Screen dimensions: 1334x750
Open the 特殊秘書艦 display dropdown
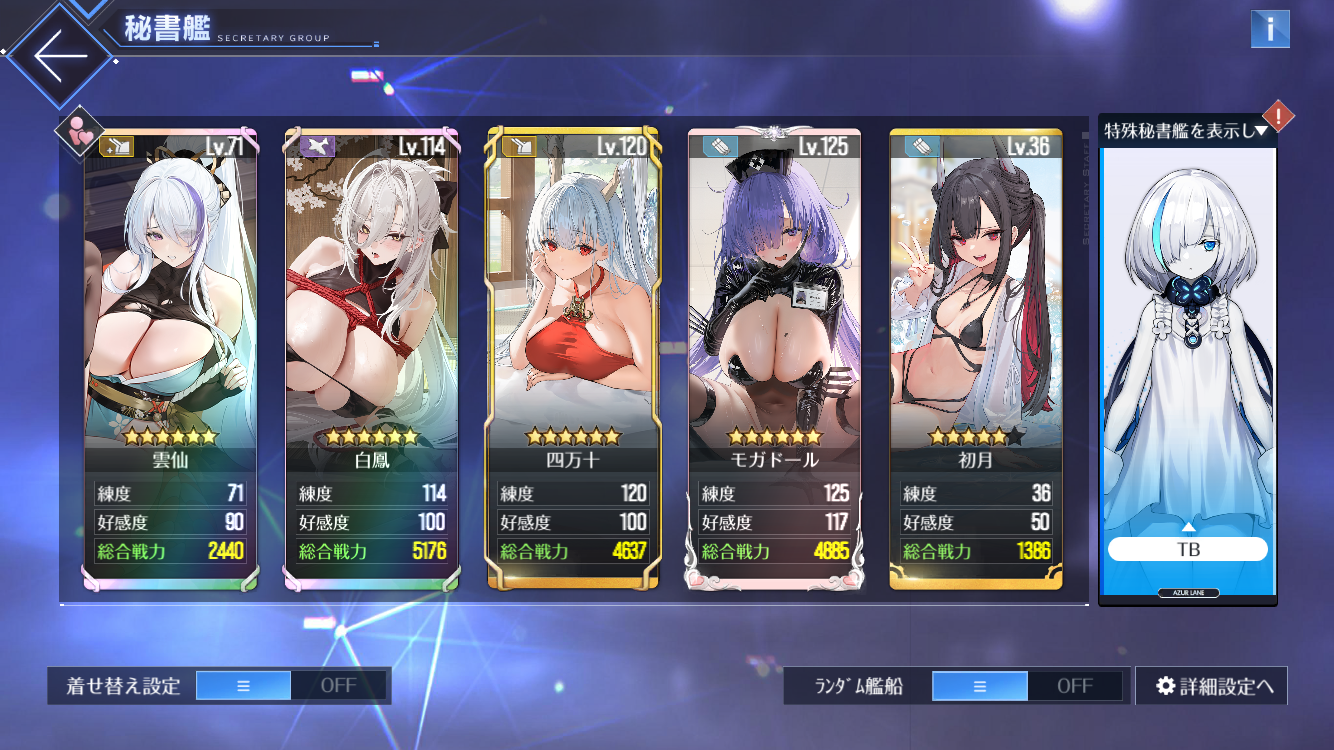point(1187,130)
